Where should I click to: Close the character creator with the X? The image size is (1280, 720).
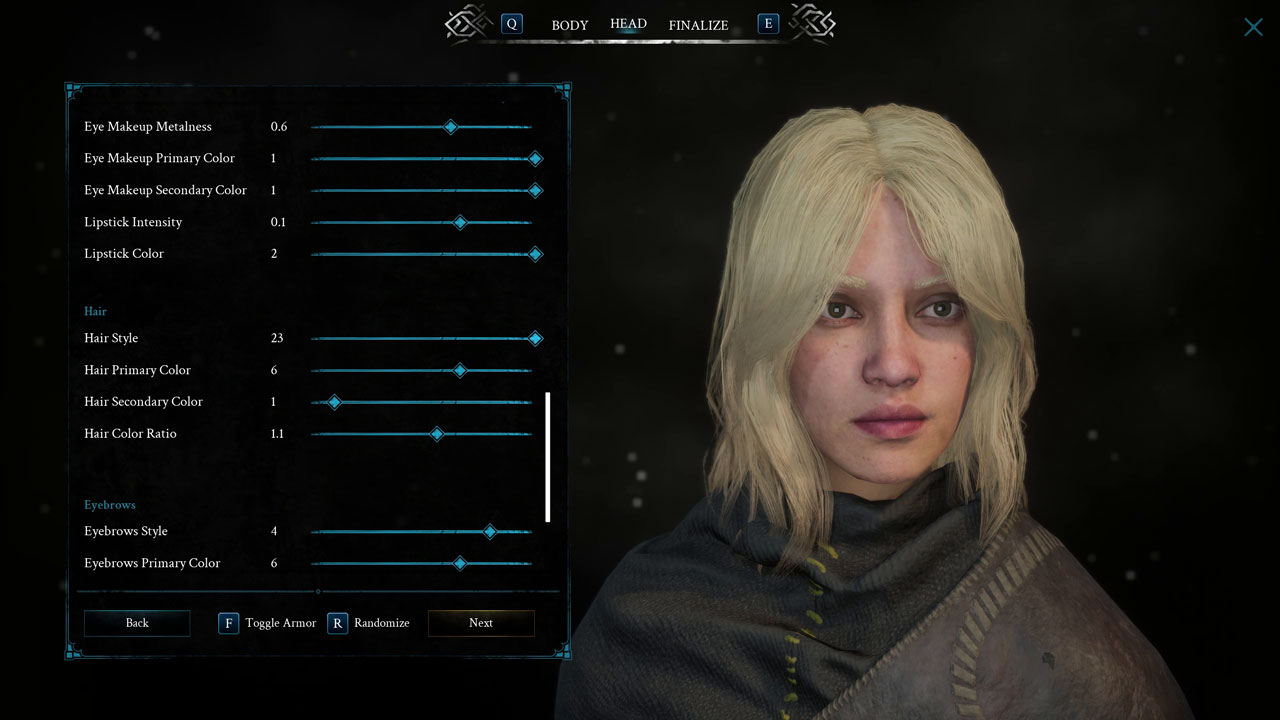pos(1253,27)
